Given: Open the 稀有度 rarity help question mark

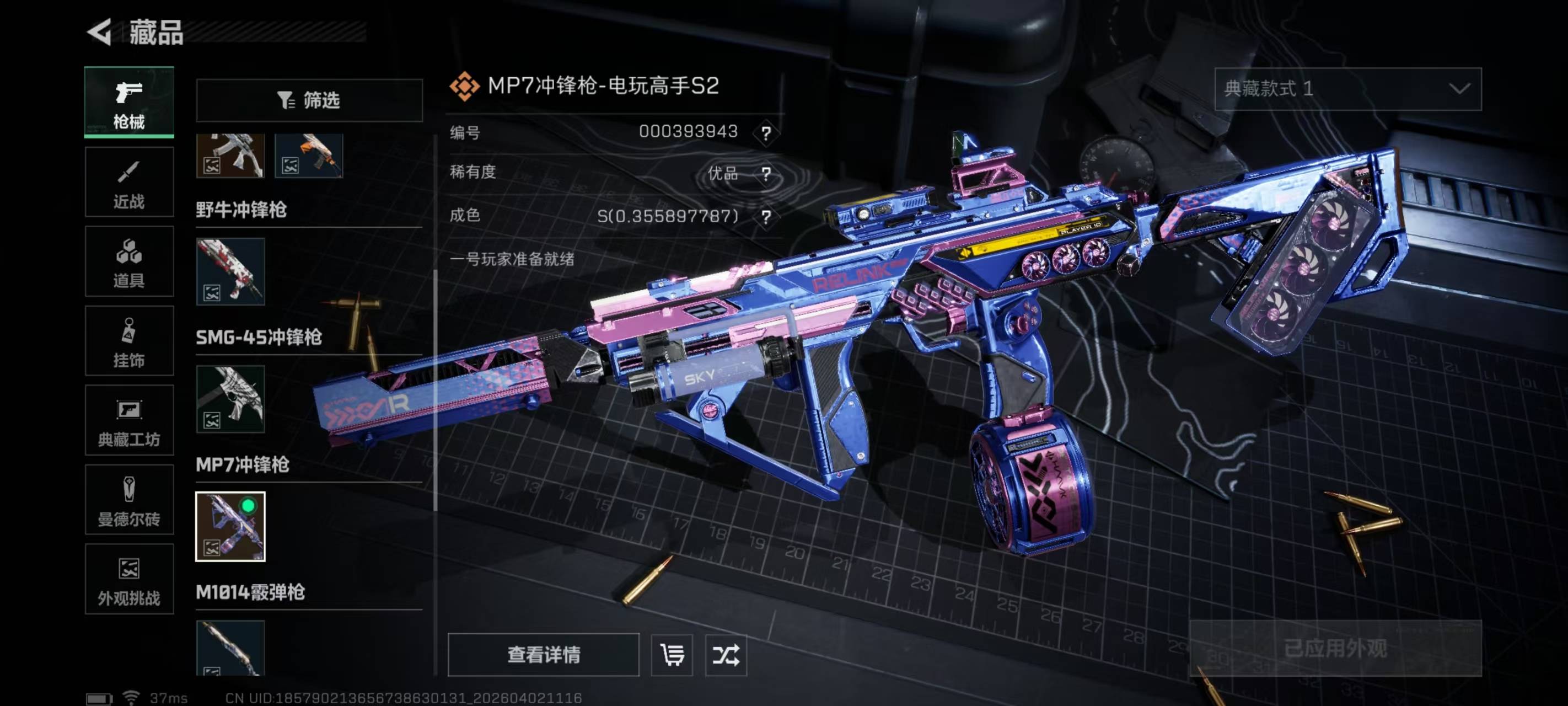Looking at the screenshot, I should coord(766,175).
